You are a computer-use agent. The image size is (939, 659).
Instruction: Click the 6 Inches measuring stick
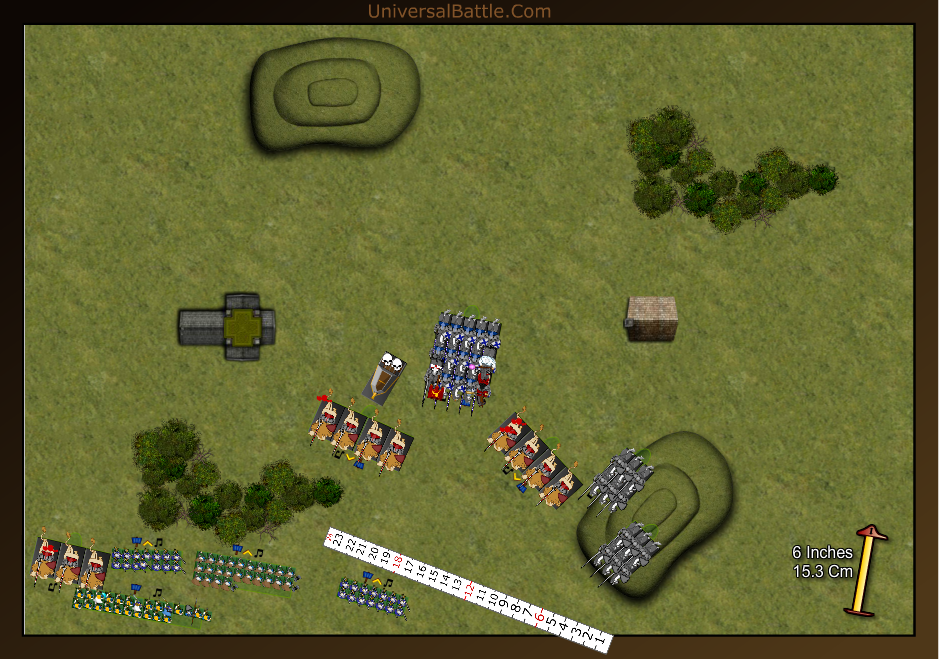pos(864,572)
